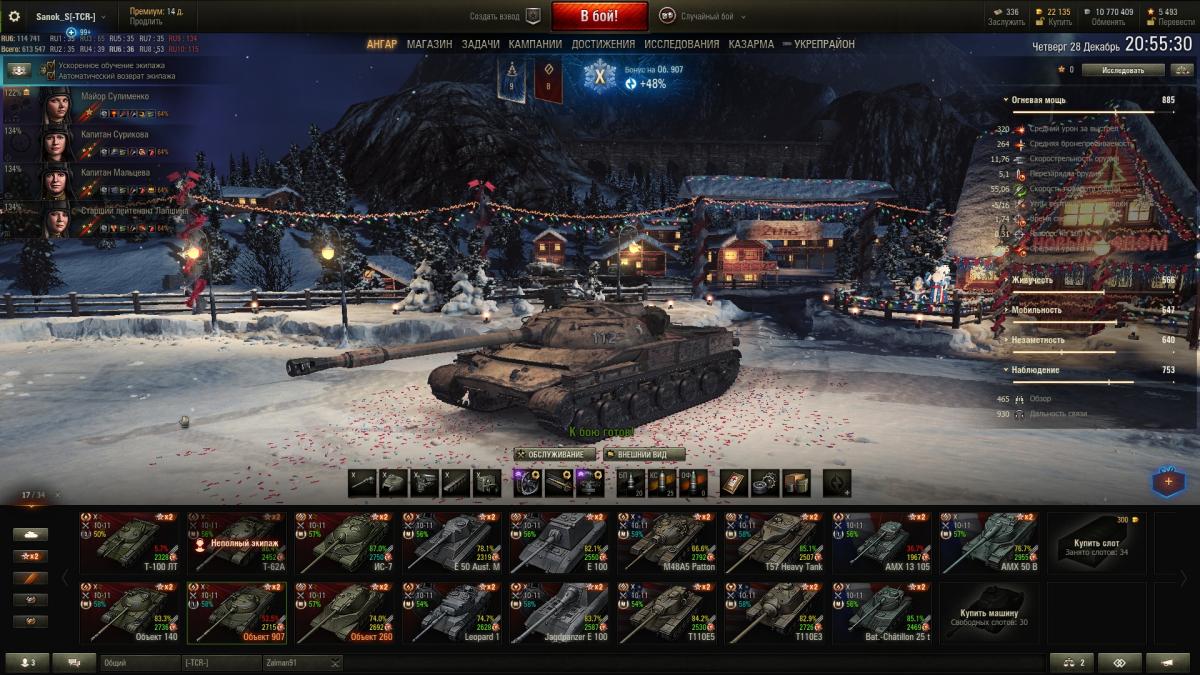
Task: Open the settings gear icon
Action: click(14, 16)
